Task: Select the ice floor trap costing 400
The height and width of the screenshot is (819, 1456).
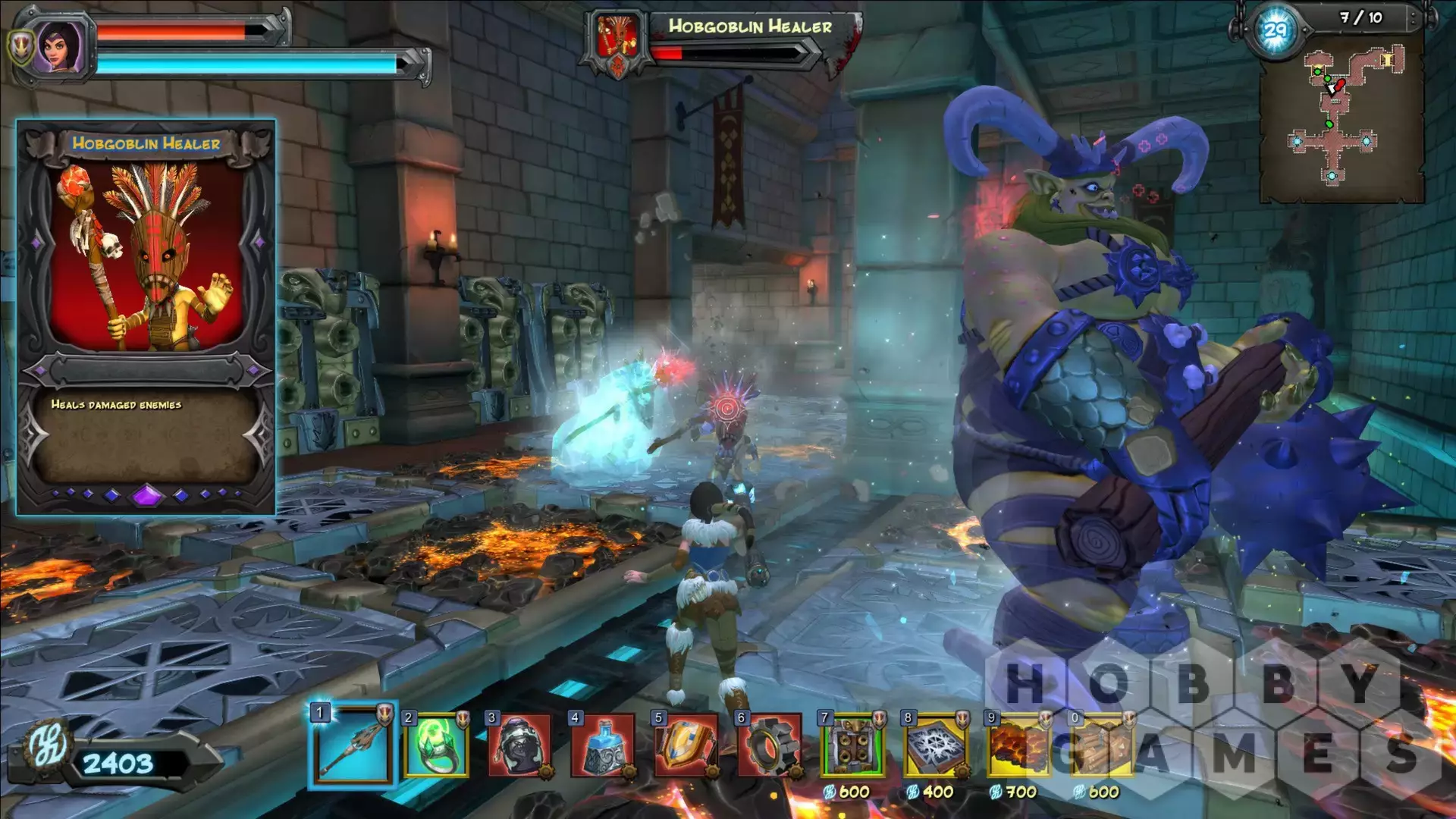Action: (937, 746)
